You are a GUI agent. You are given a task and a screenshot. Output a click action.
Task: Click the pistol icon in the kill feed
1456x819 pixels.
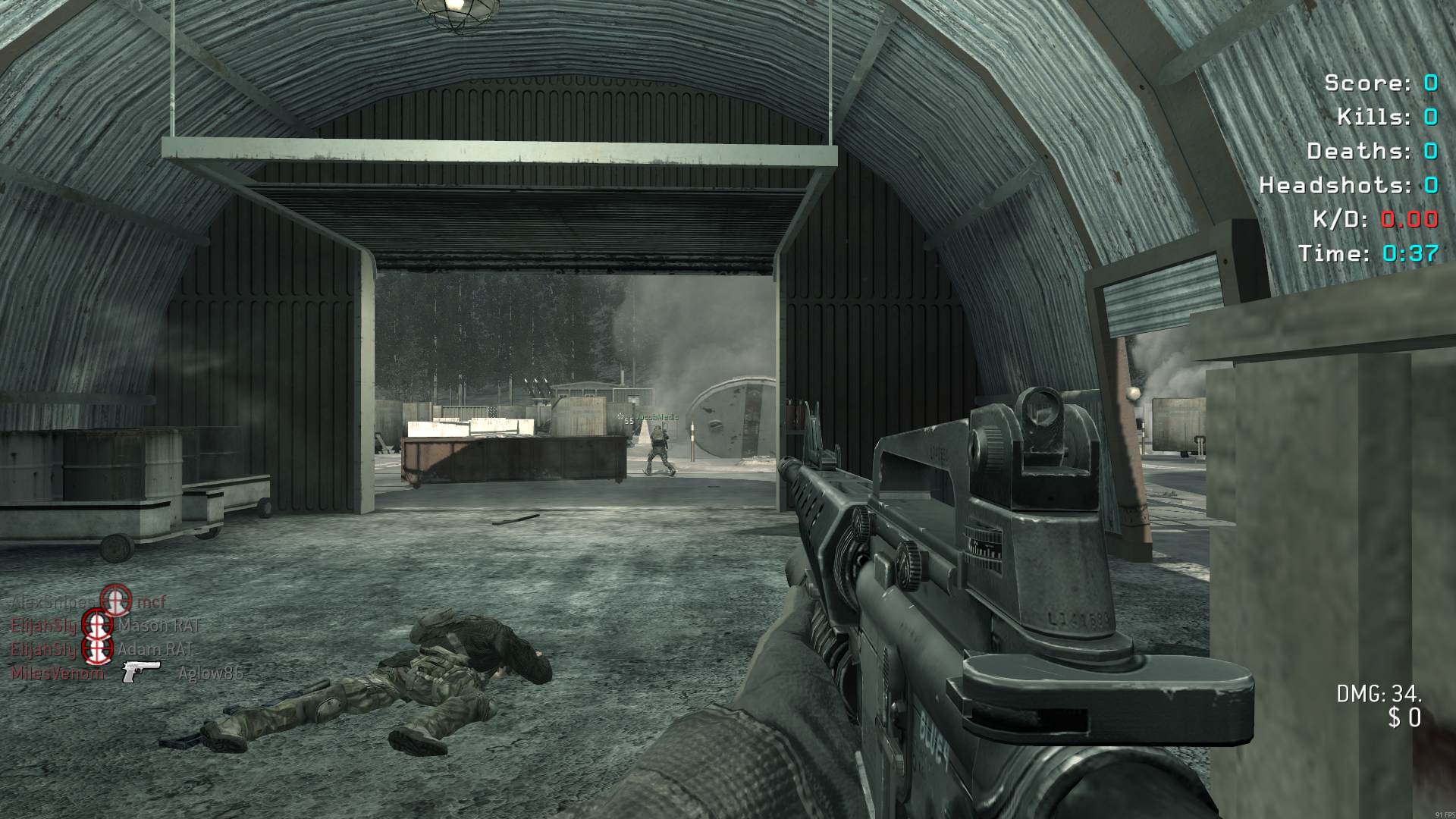tap(141, 671)
